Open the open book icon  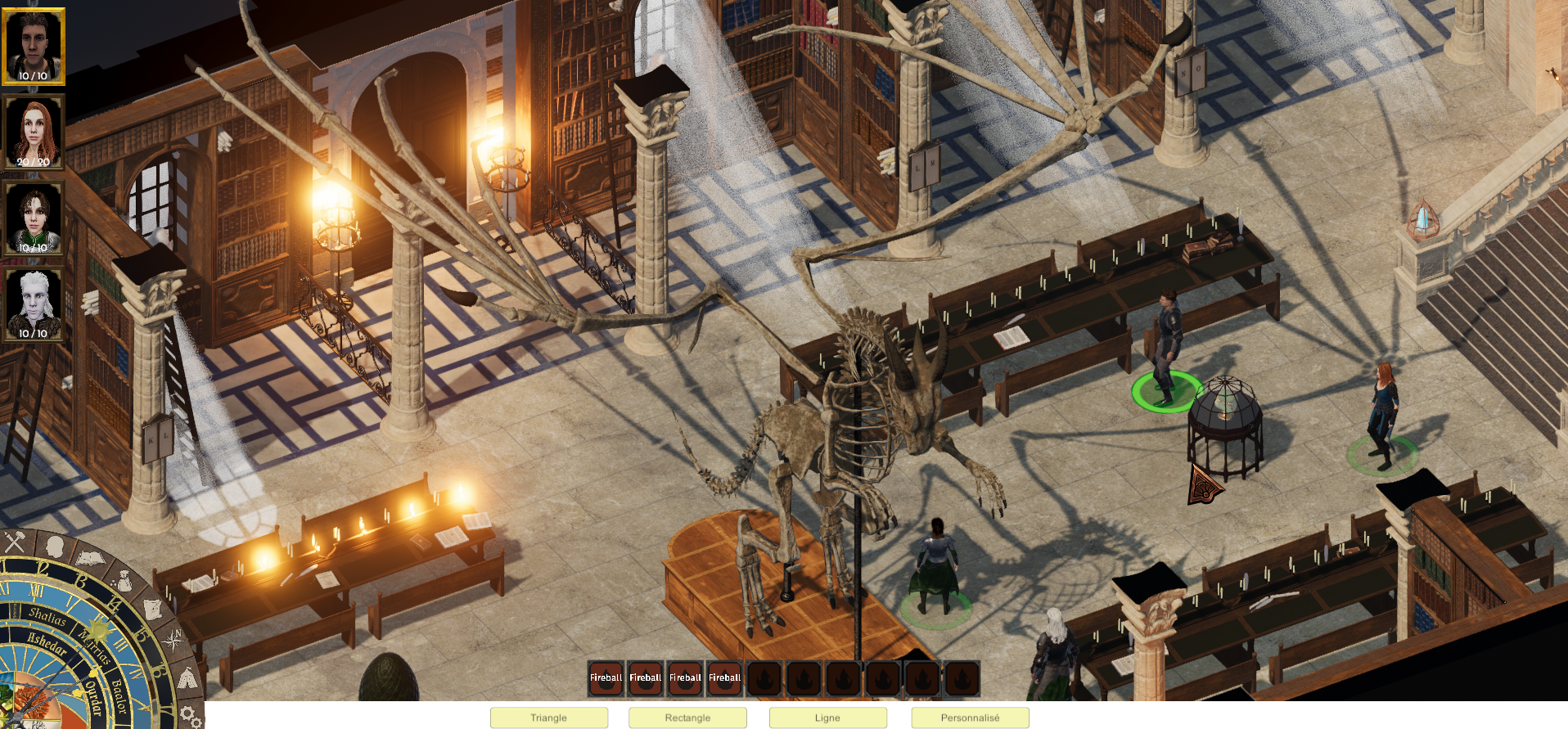tap(90, 559)
